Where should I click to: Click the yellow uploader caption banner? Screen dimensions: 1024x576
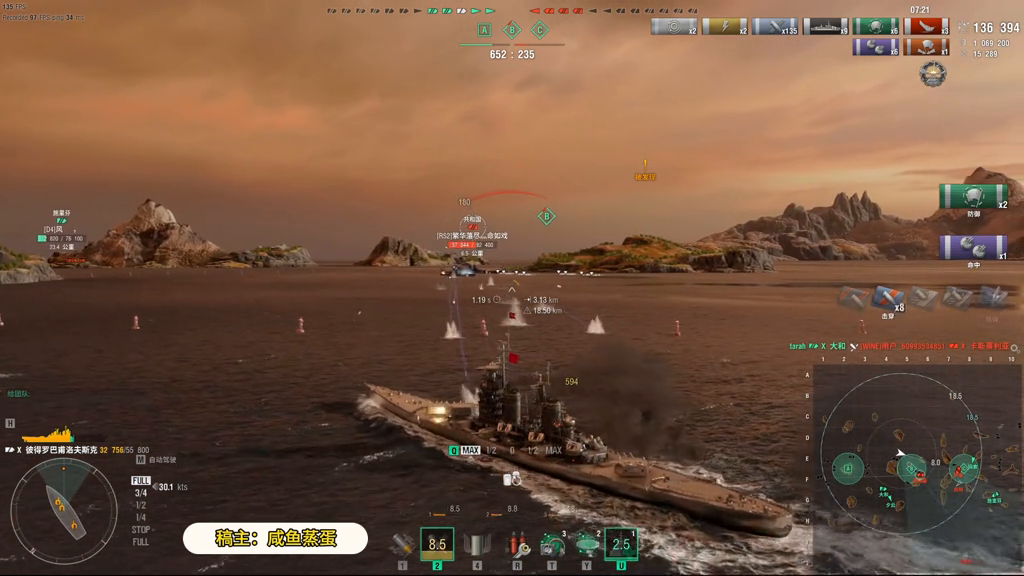[x=276, y=539]
